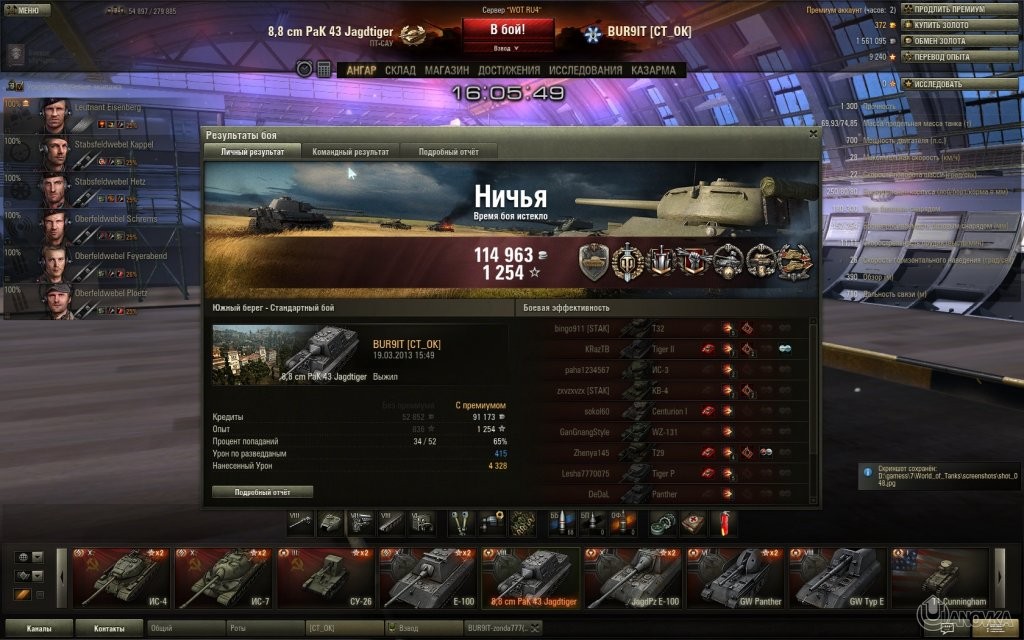Open the МАГАЗИН section

pos(446,70)
